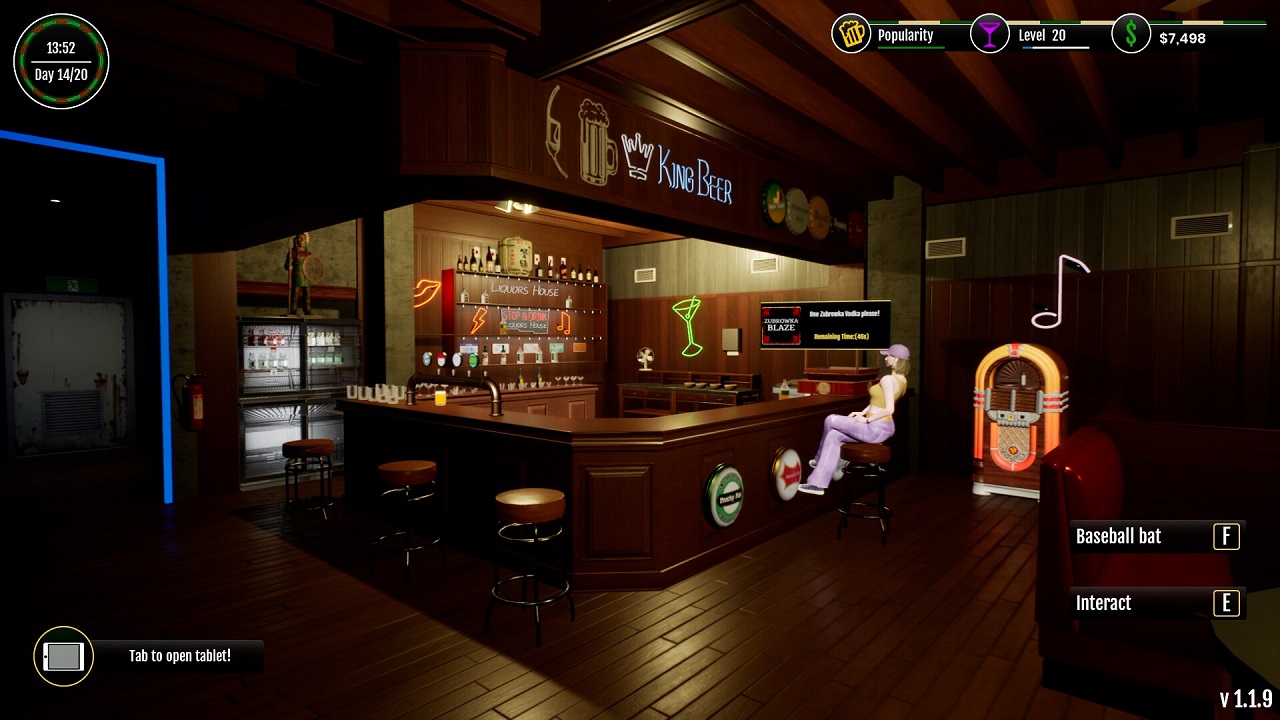The image size is (1280, 720).
Task: Click the jukebox next to the red booth
Action: pyautogui.click(x=1013, y=420)
